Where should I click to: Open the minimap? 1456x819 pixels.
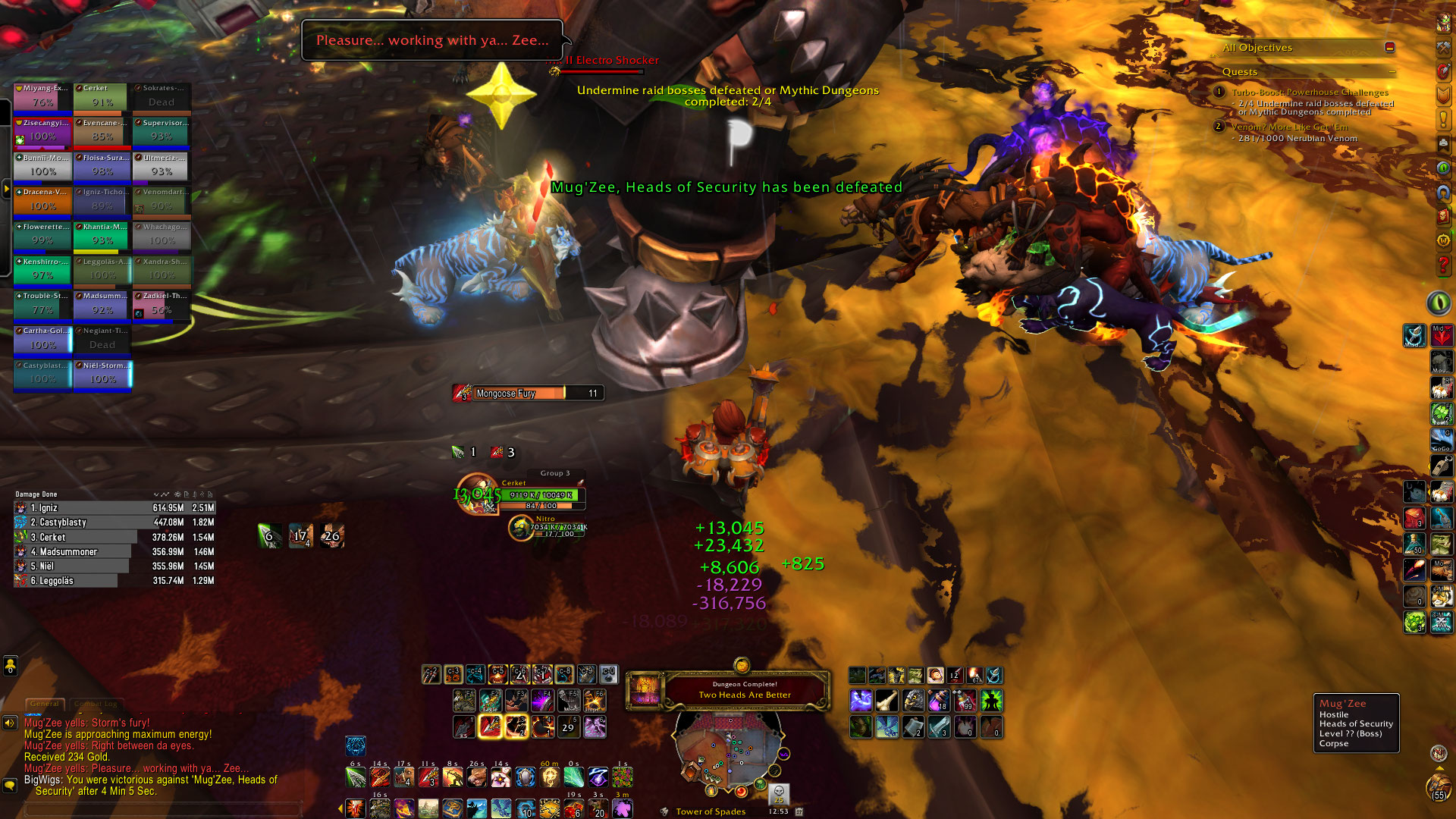pyautogui.click(x=728, y=751)
